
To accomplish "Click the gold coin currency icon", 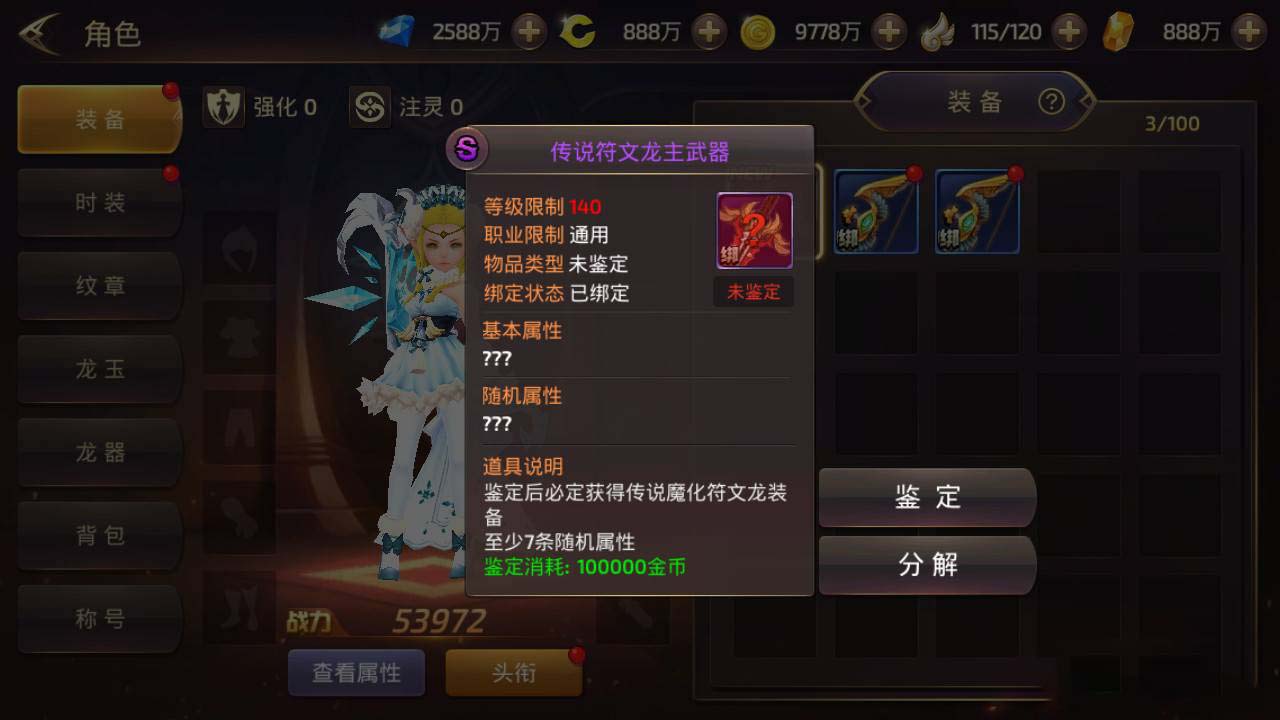I will pyautogui.click(x=756, y=32).
